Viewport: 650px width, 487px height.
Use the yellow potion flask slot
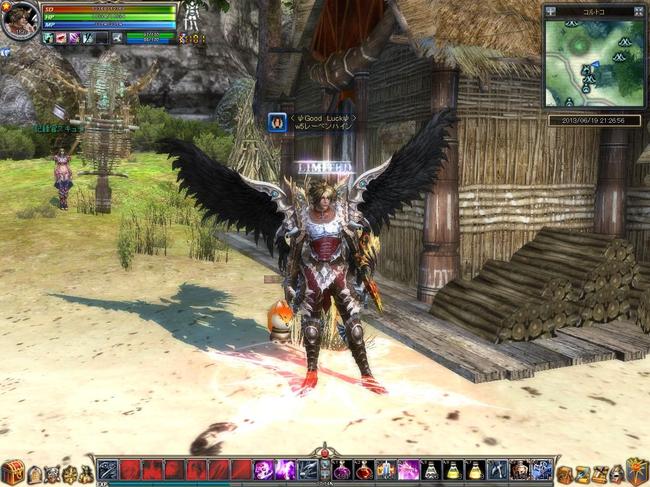[453, 470]
